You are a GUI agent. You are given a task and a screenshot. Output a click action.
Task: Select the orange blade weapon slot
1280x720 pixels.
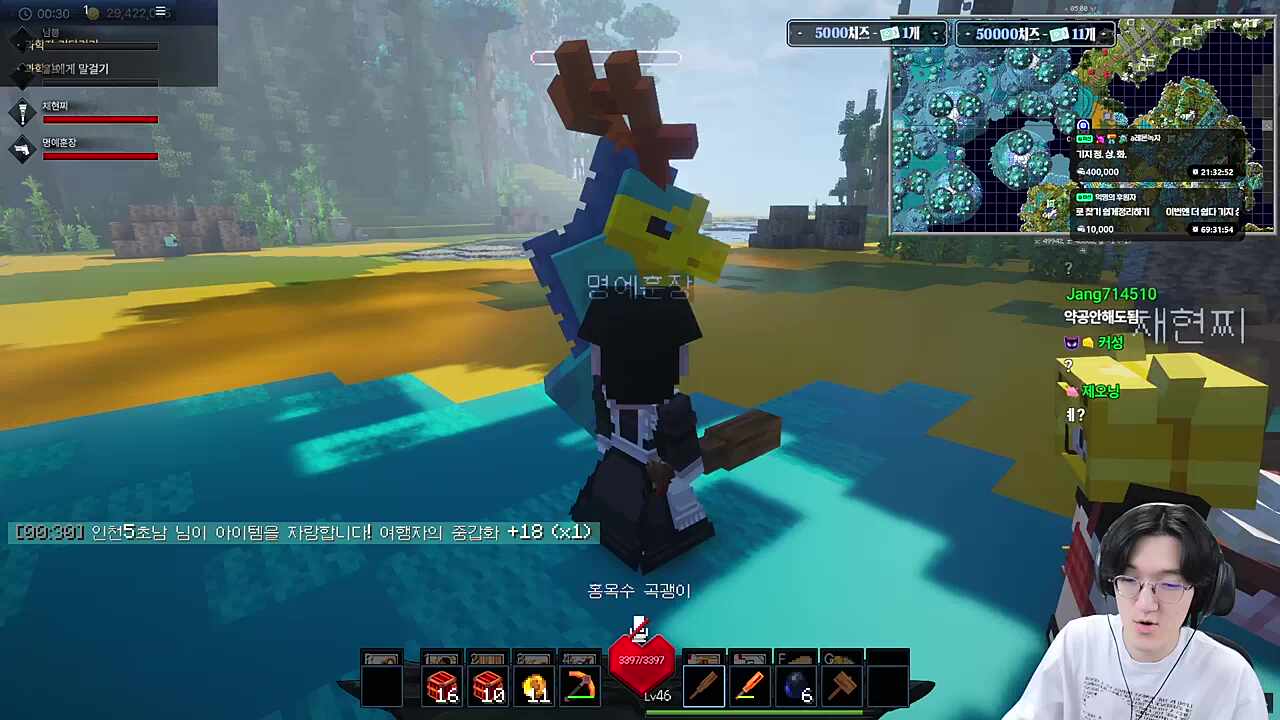point(750,687)
